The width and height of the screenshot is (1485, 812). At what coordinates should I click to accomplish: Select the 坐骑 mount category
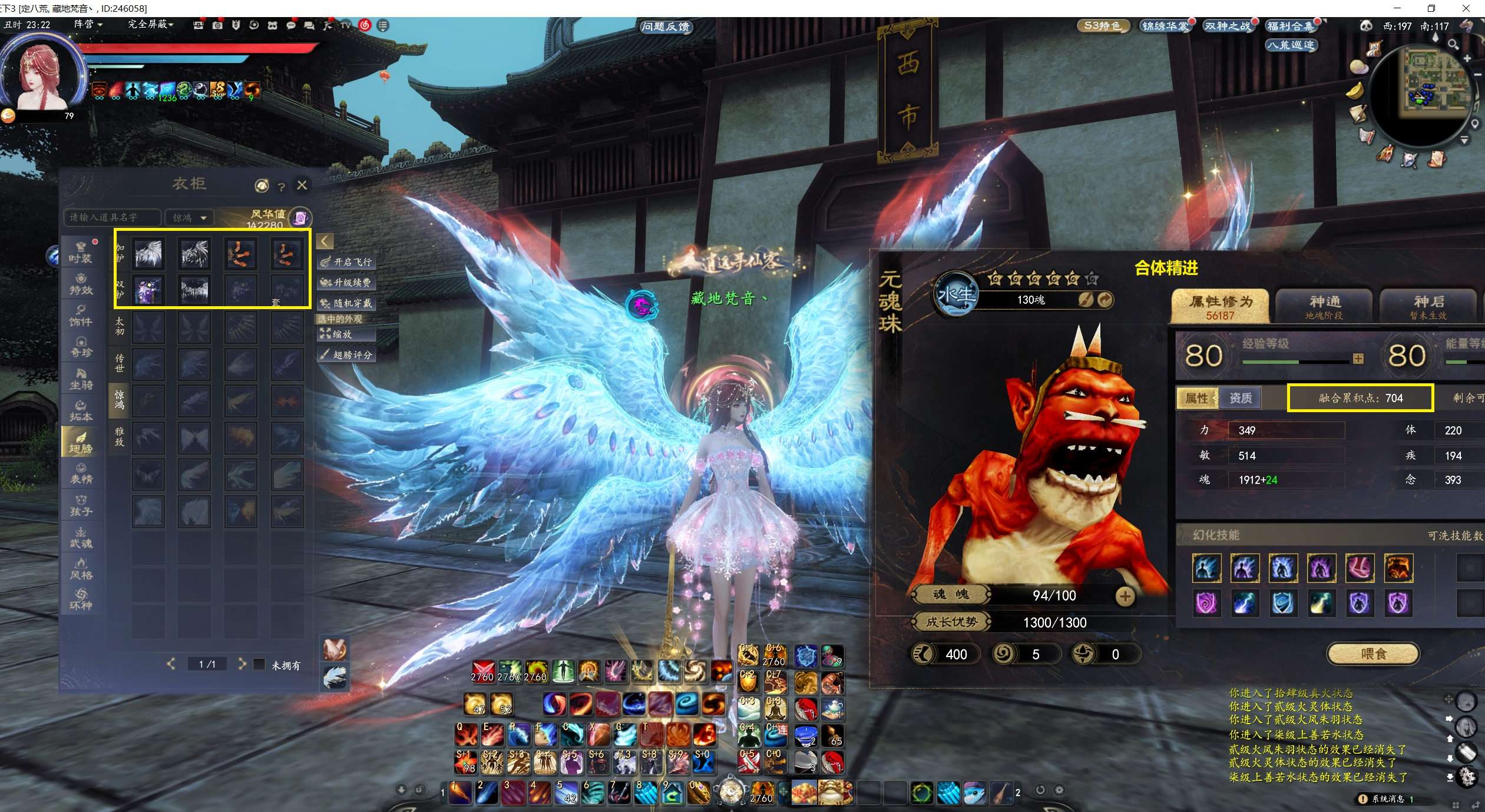tap(81, 379)
